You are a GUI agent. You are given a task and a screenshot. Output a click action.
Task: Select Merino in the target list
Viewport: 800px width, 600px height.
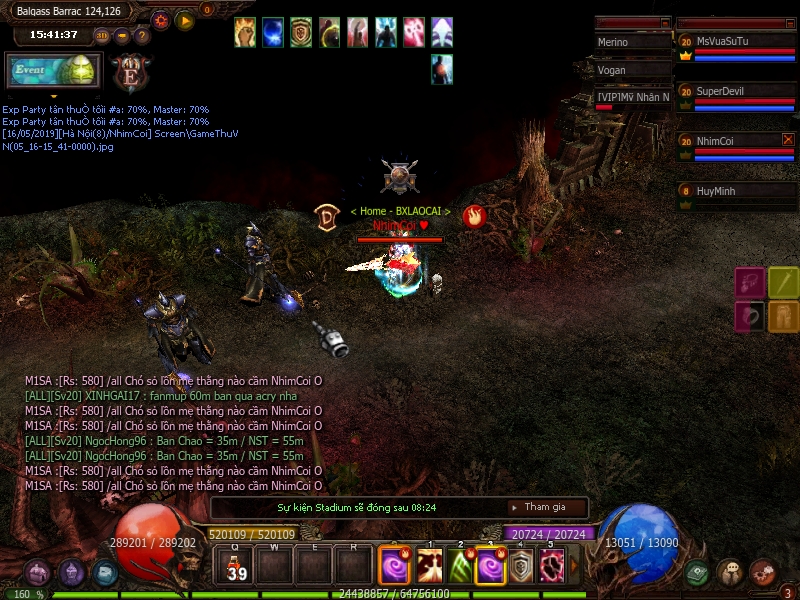click(x=632, y=43)
